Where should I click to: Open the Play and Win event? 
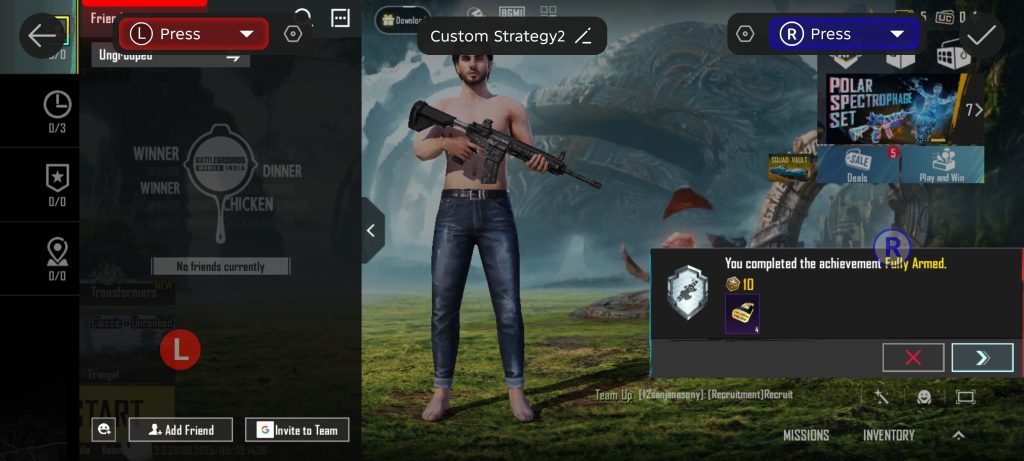942,165
